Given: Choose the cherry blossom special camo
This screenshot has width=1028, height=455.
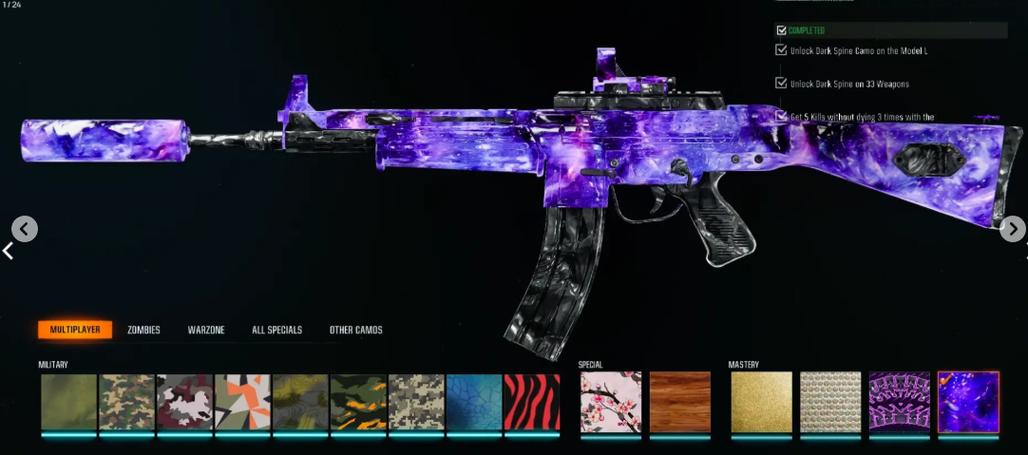Looking at the screenshot, I should click(x=610, y=402).
